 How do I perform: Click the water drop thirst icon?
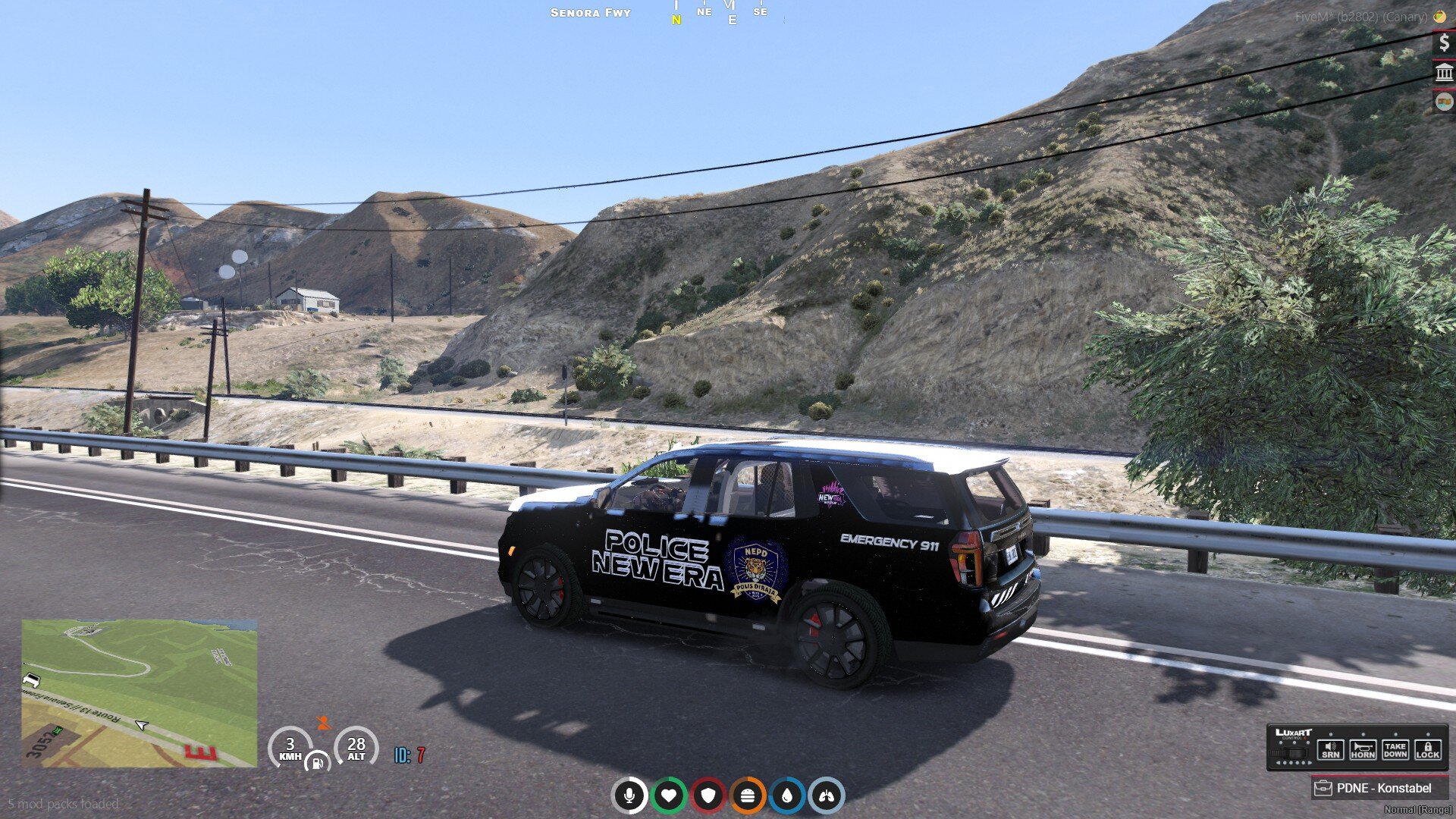coord(787,795)
